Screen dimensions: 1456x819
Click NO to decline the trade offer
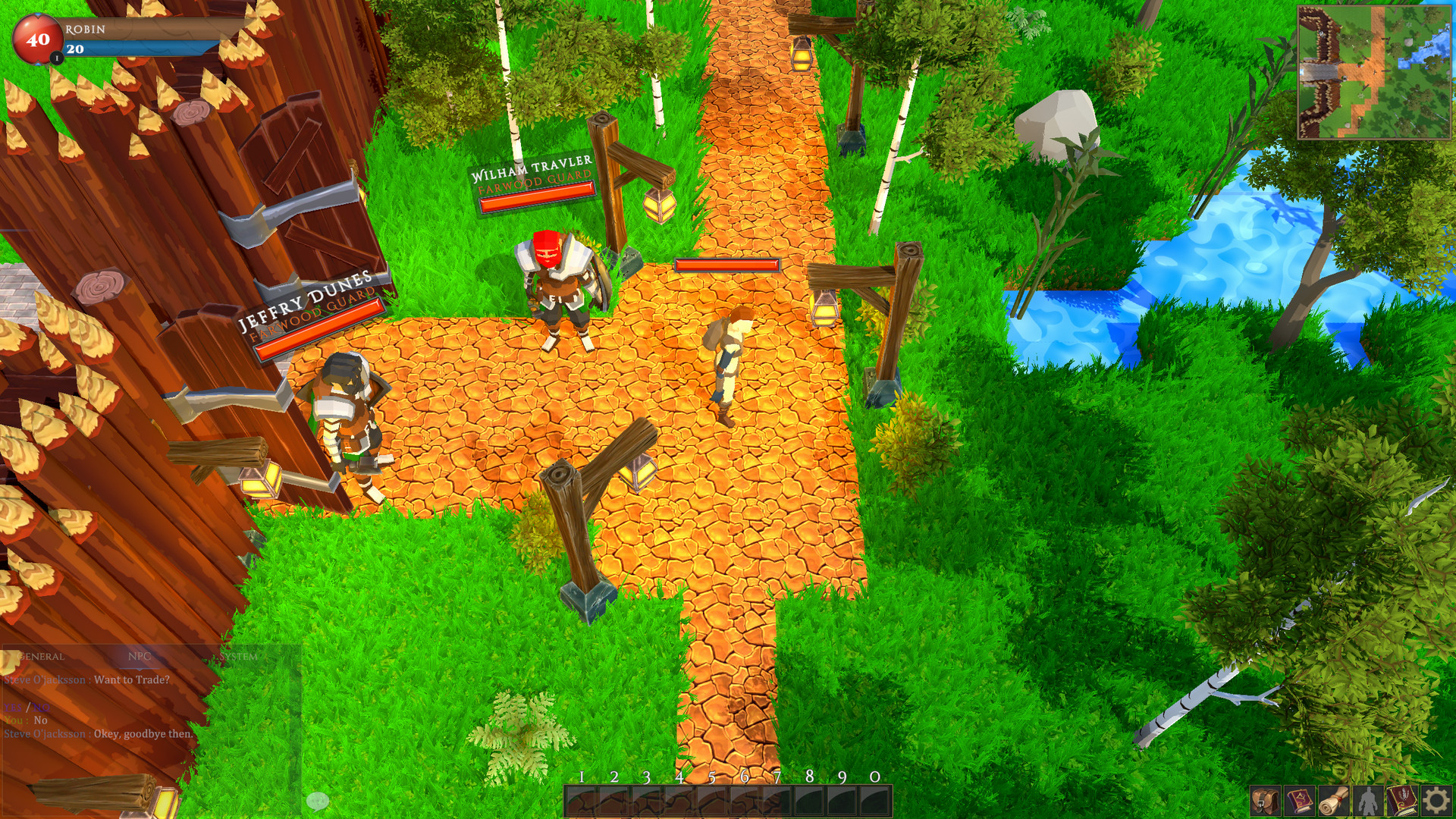point(40,708)
